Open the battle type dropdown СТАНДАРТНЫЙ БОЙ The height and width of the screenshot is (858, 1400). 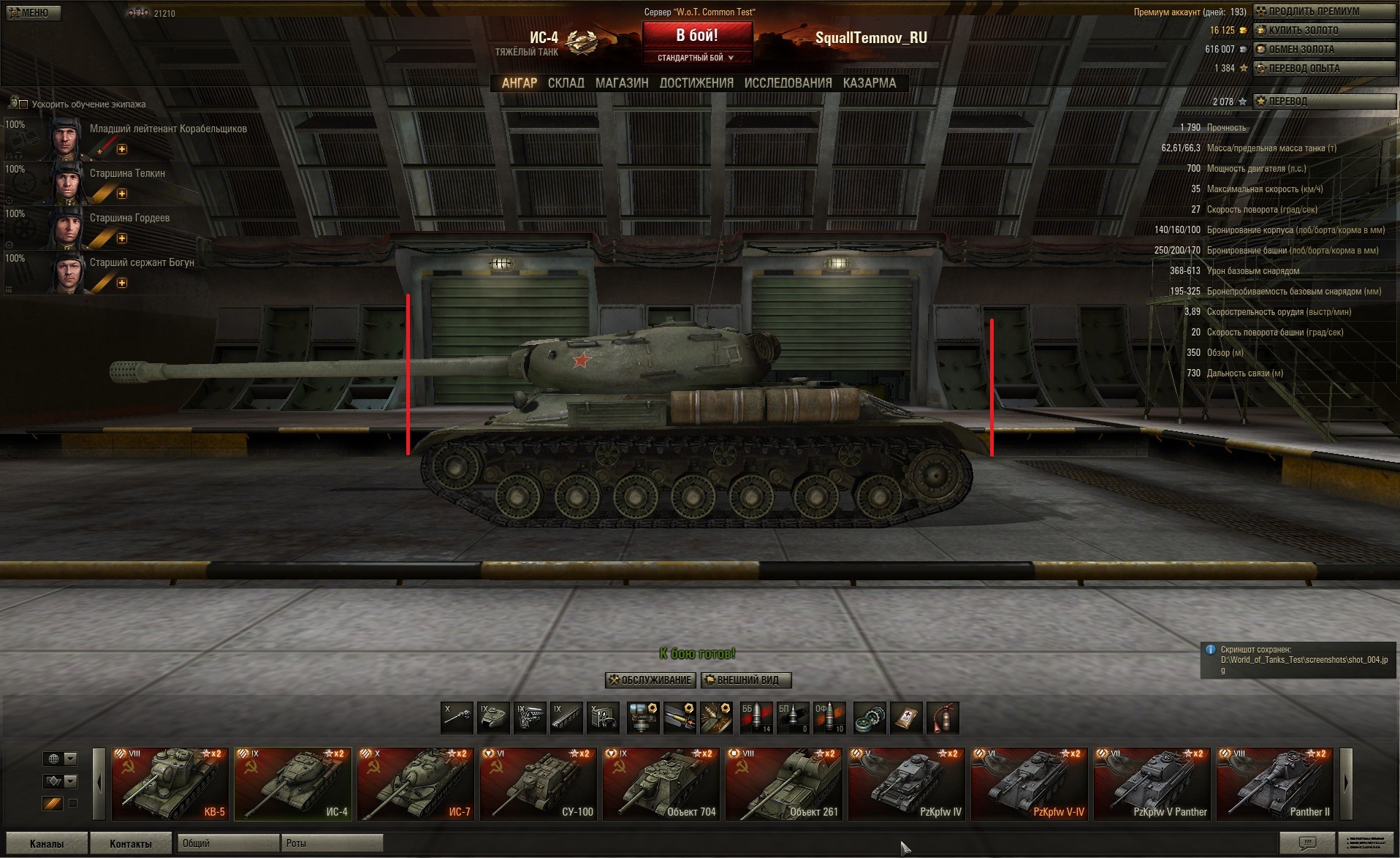[696, 58]
